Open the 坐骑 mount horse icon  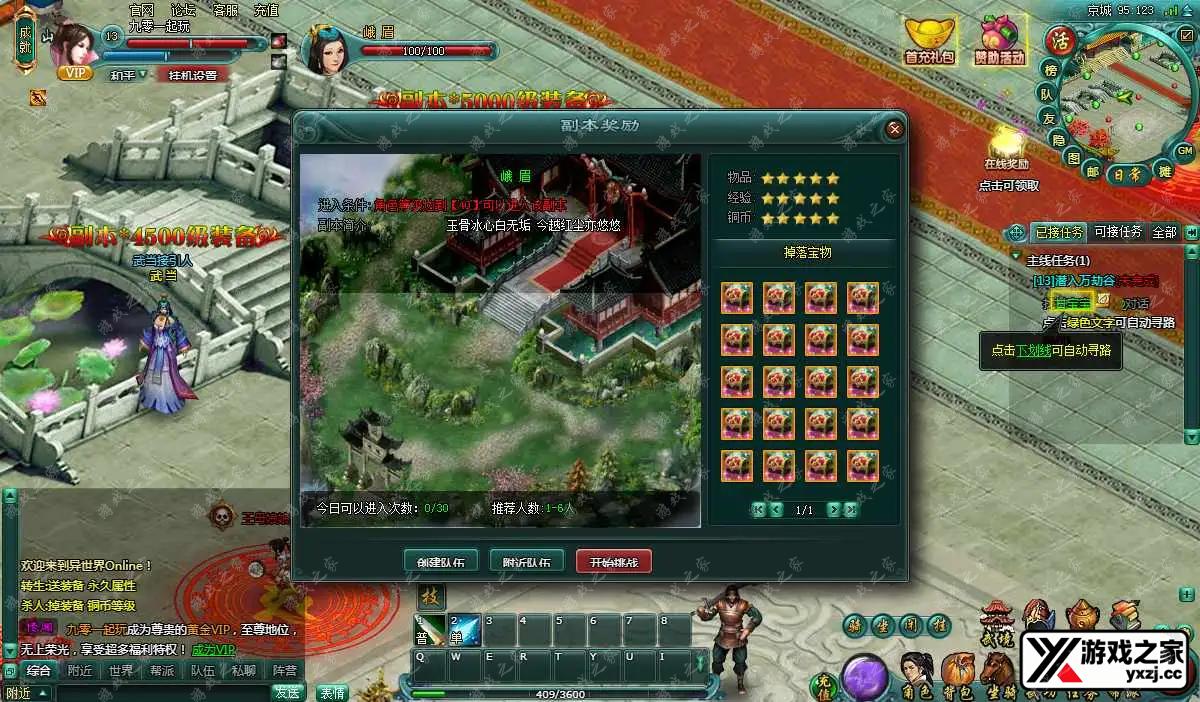(x=998, y=672)
